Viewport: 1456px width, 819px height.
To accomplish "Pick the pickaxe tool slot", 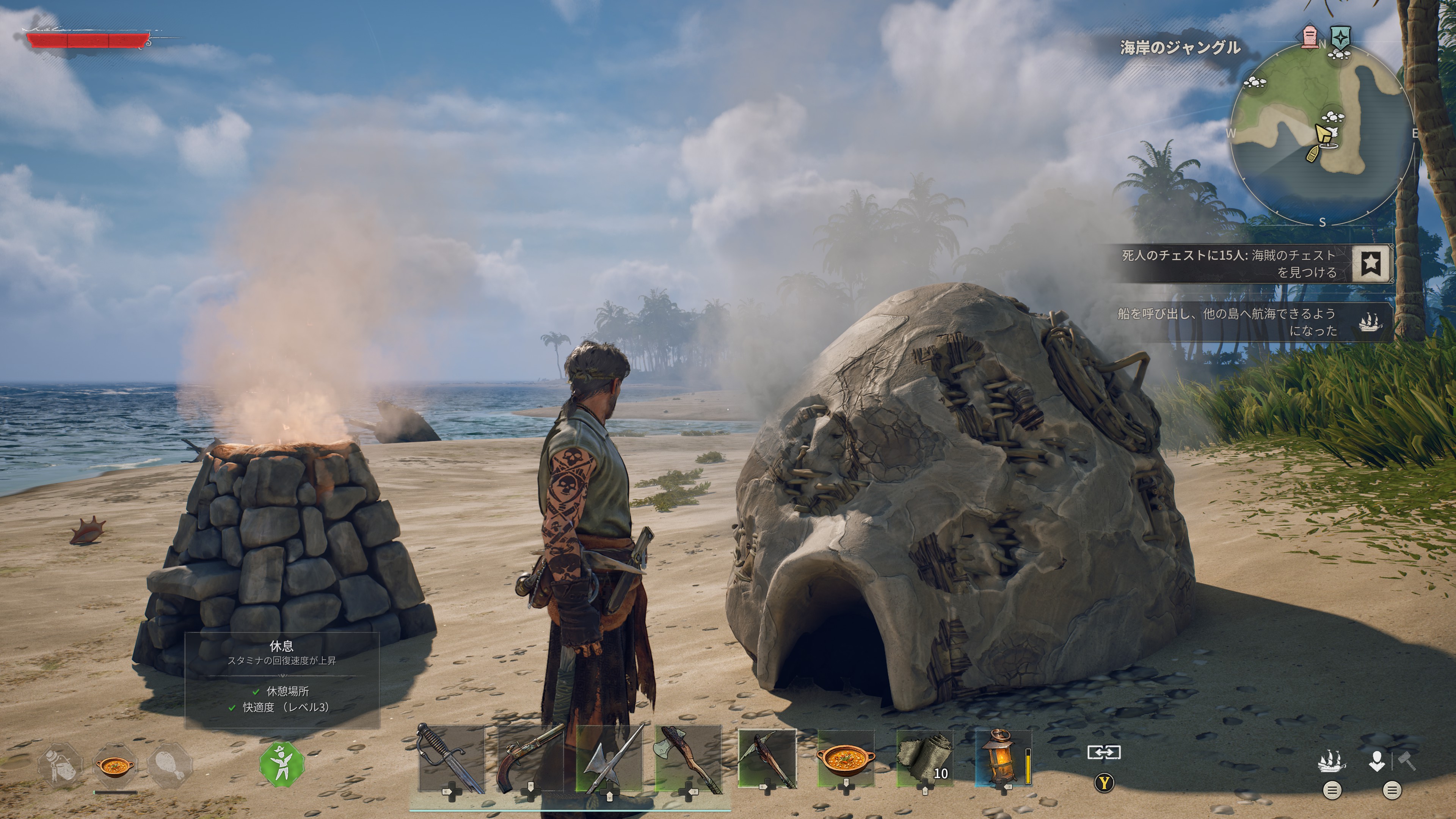I will point(767,758).
